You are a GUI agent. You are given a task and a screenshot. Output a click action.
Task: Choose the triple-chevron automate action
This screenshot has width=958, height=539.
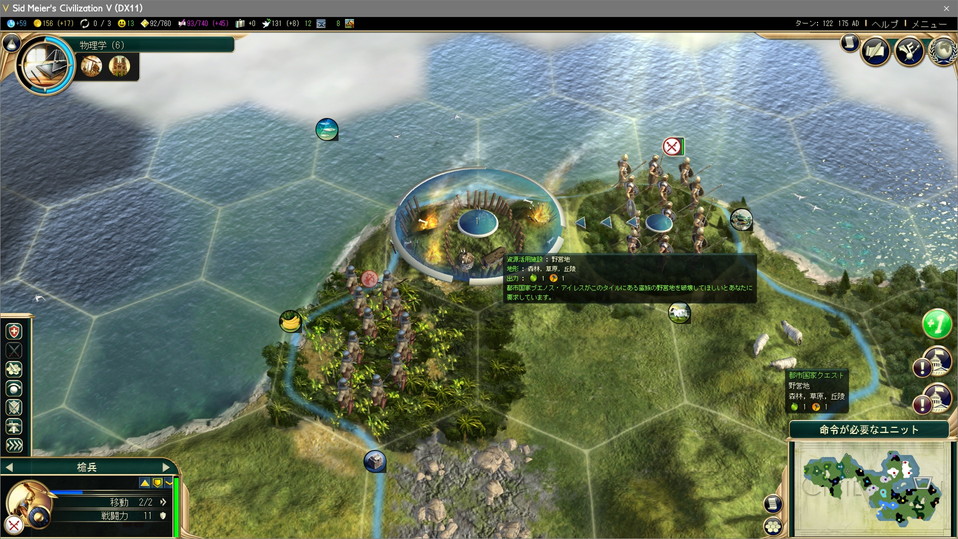tap(14, 445)
